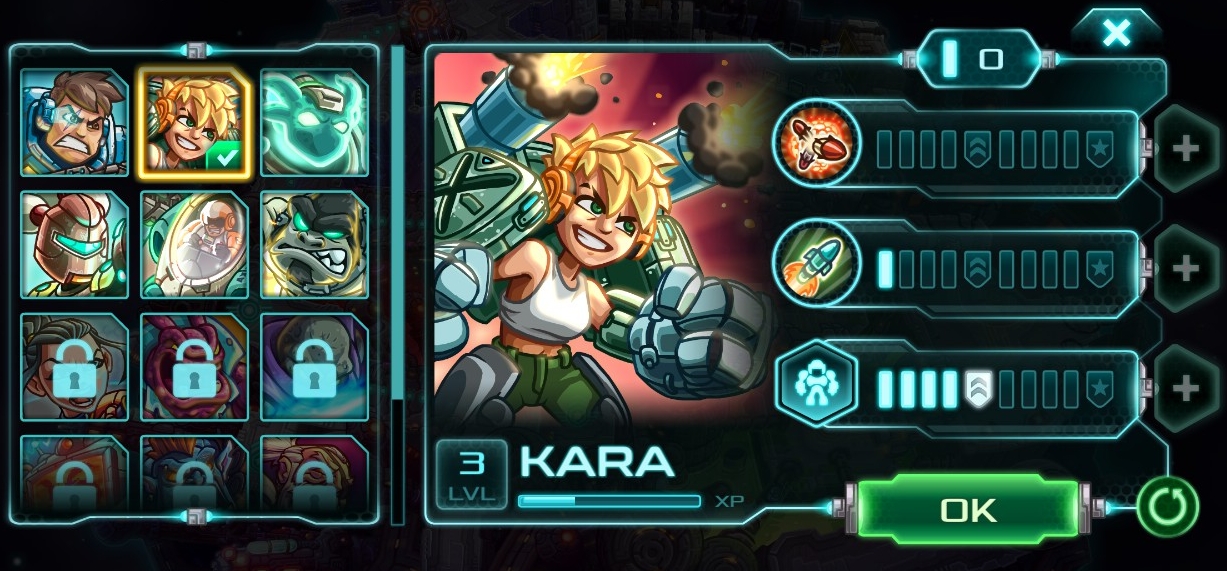Screen dimensions: 1227x571
Task: Select the bomb missile skill icon
Action: pyautogui.click(x=817, y=143)
